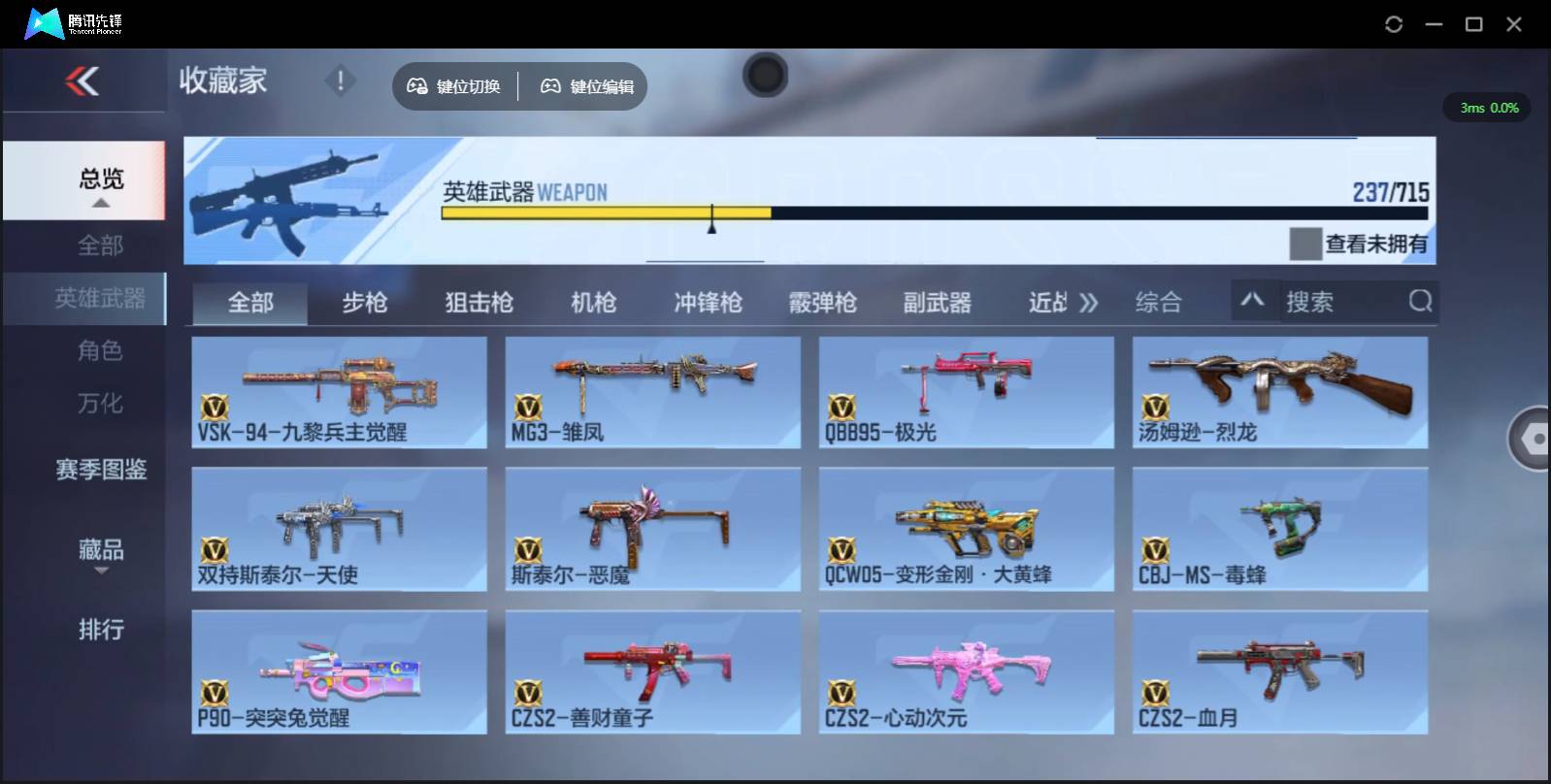Switch to the 狙击枪 category tab

click(x=478, y=302)
